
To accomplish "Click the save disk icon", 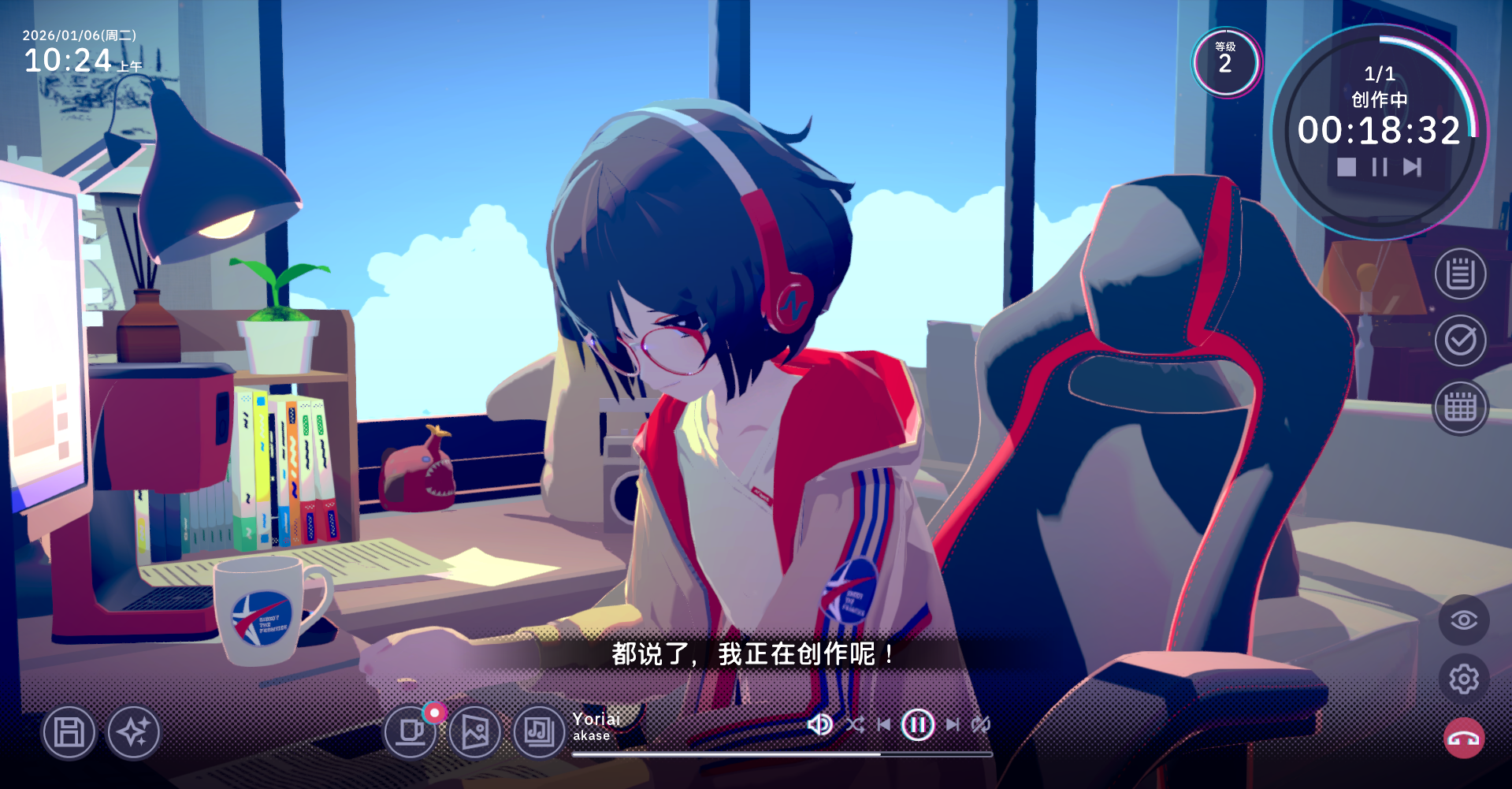I will coord(69,732).
